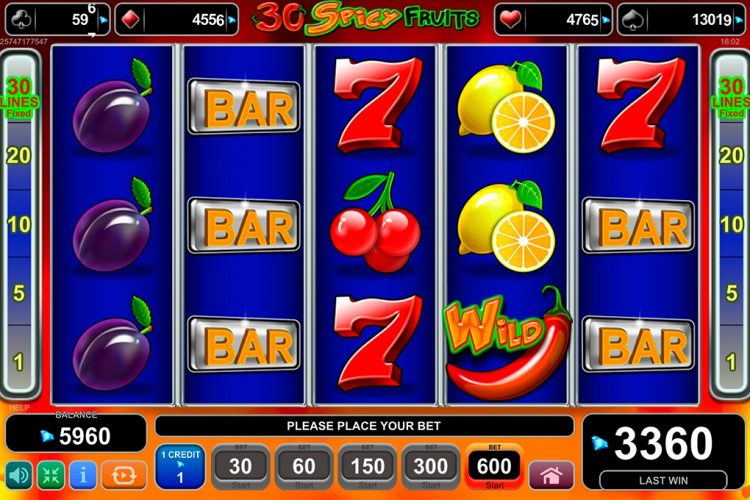Screen dimensions: 750x500
Task: Select 20 lines on the left line meter
Action: [x=18, y=155]
